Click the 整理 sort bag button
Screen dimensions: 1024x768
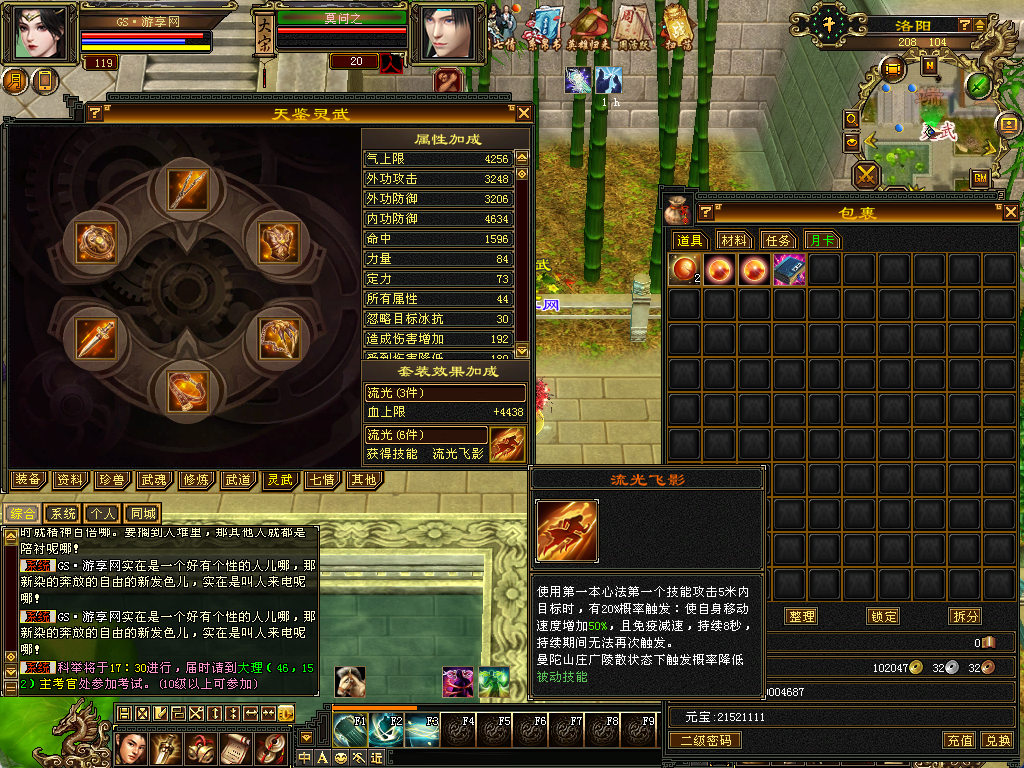coord(801,616)
